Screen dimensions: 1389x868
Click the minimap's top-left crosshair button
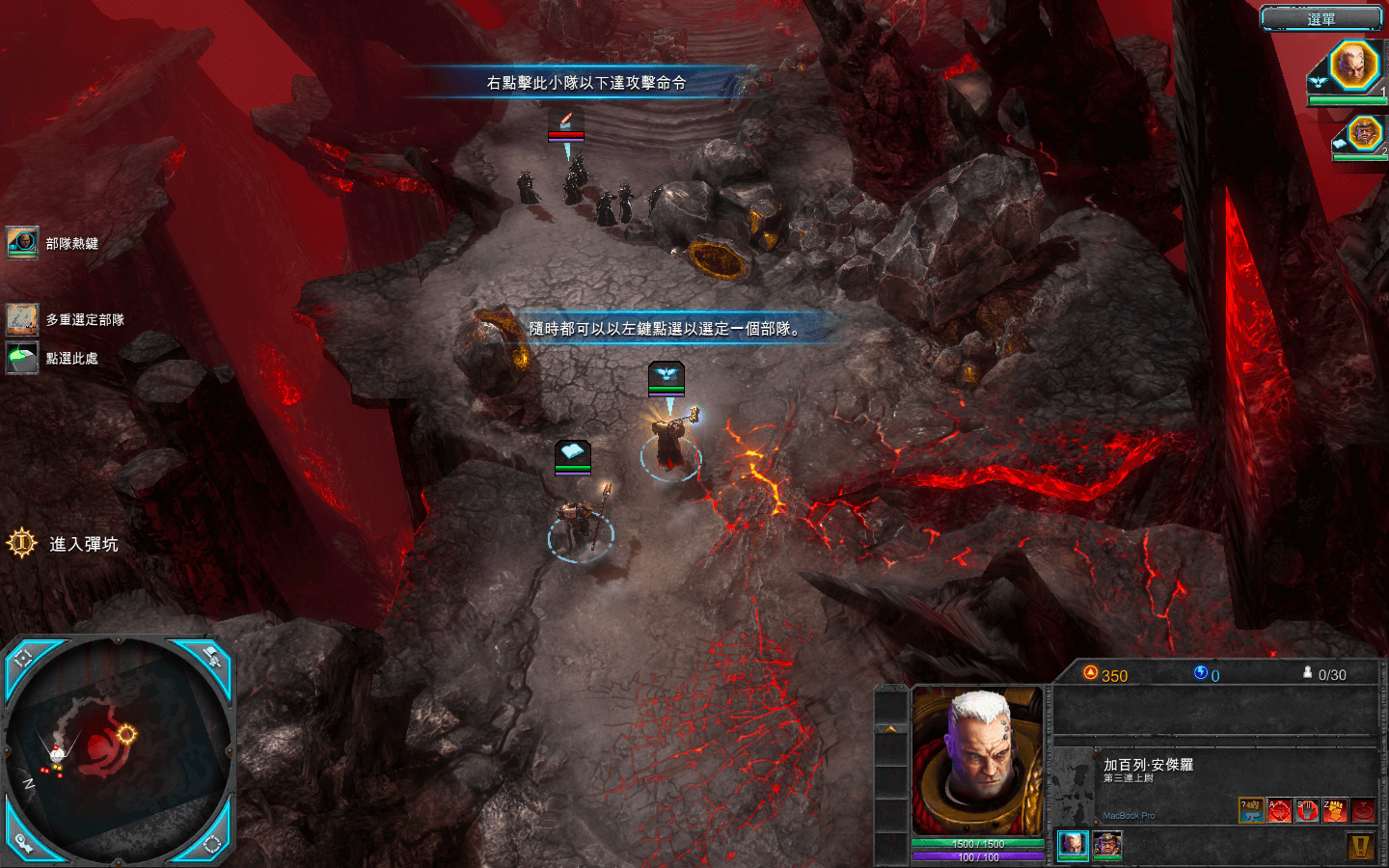click(24, 659)
